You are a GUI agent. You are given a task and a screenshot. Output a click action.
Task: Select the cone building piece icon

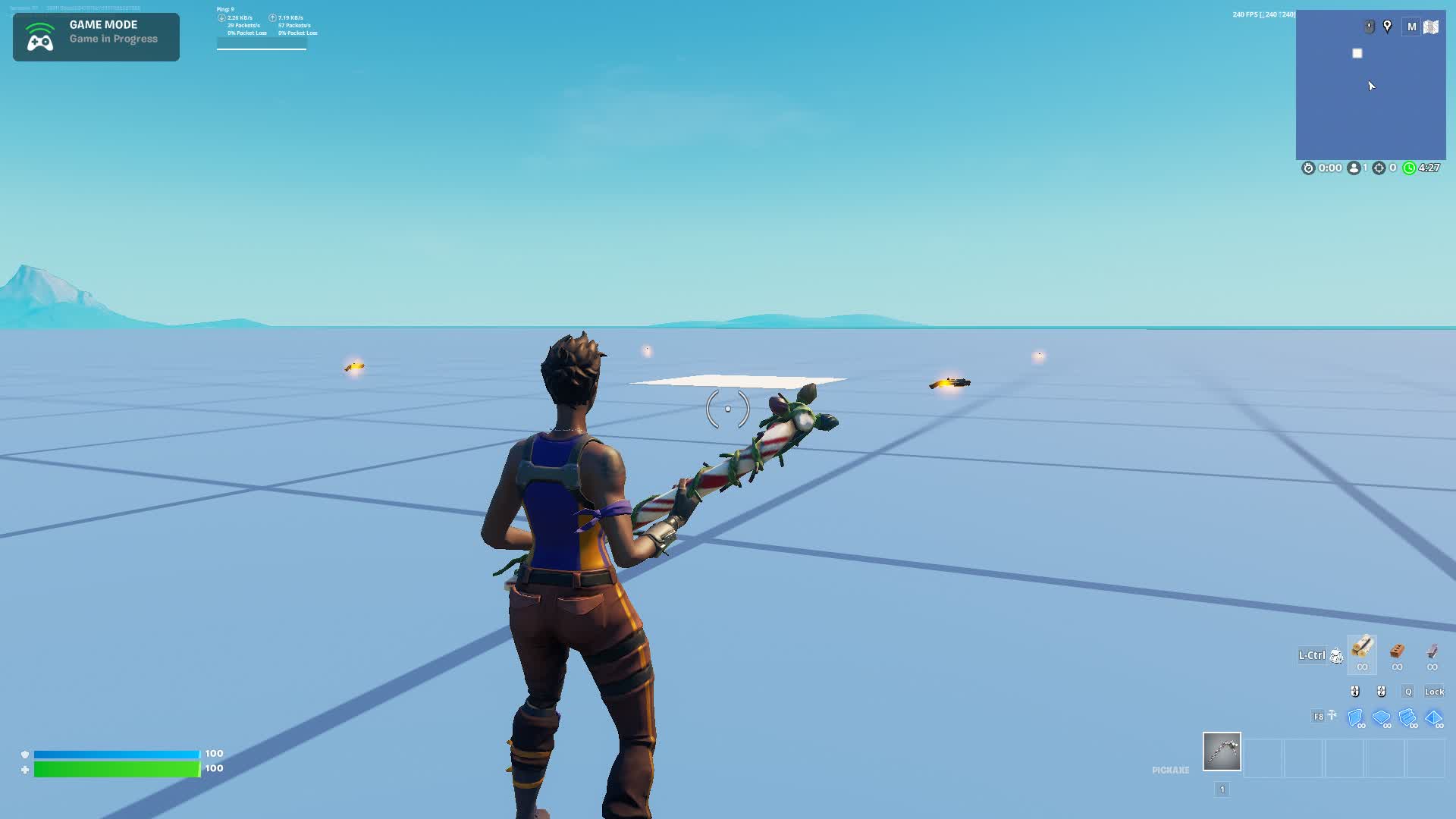1433,717
